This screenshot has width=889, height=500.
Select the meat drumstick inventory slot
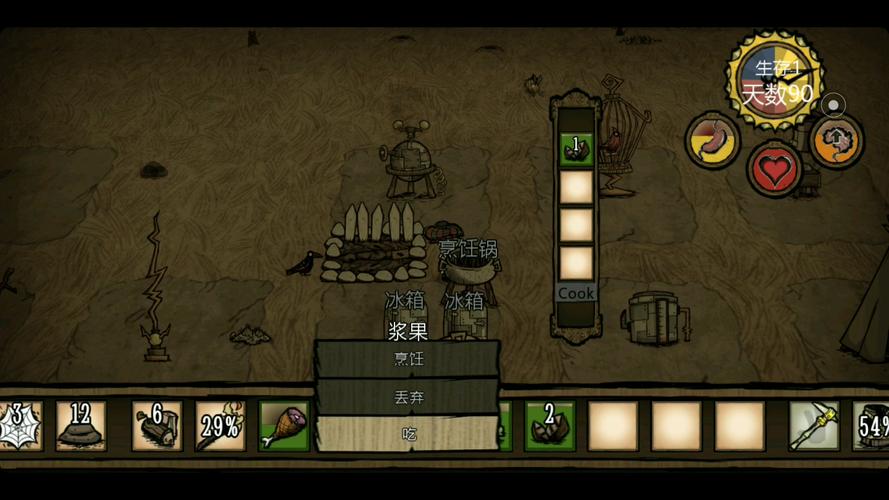point(283,426)
